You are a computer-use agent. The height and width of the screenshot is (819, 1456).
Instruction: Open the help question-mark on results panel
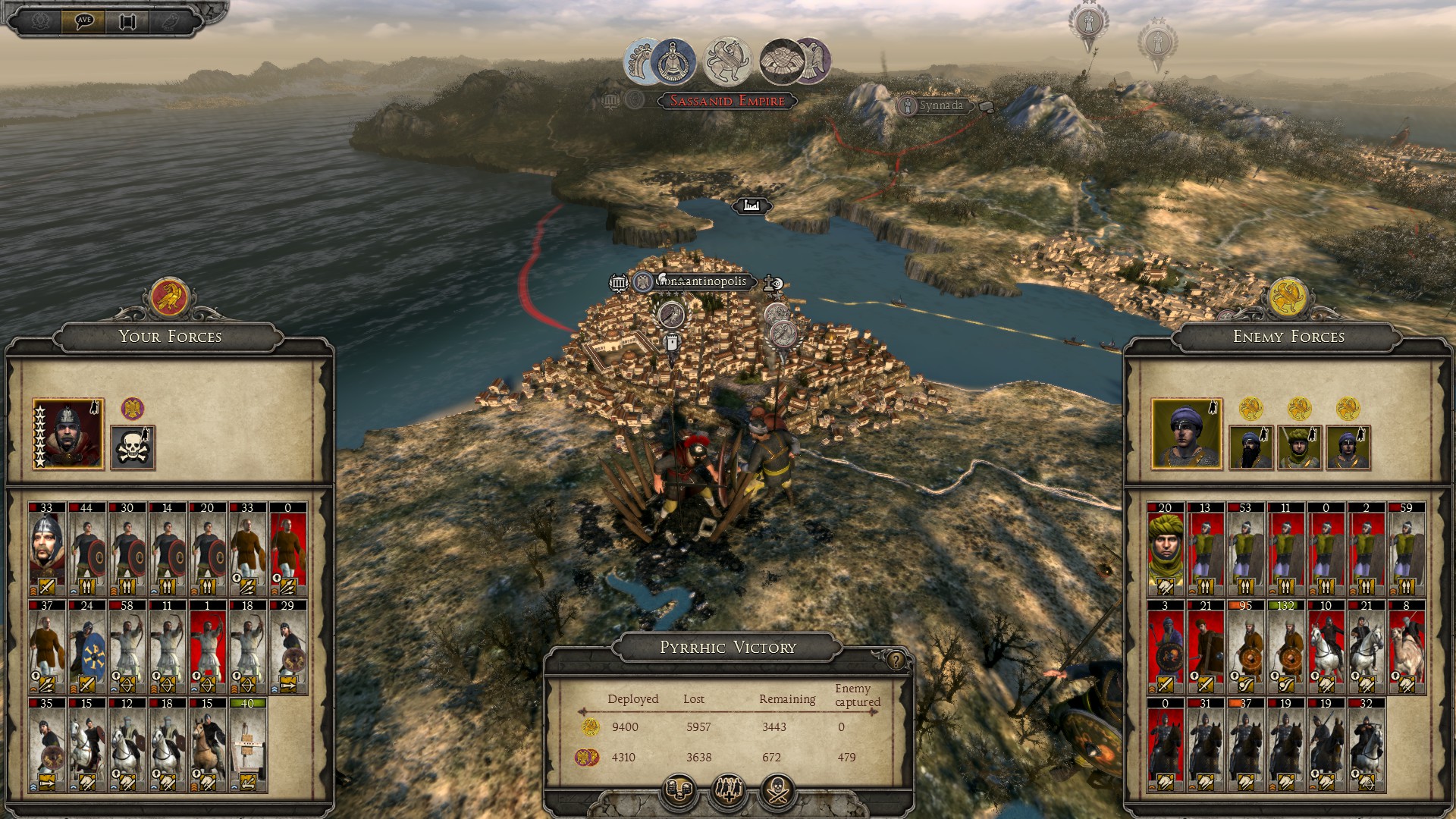click(x=896, y=661)
